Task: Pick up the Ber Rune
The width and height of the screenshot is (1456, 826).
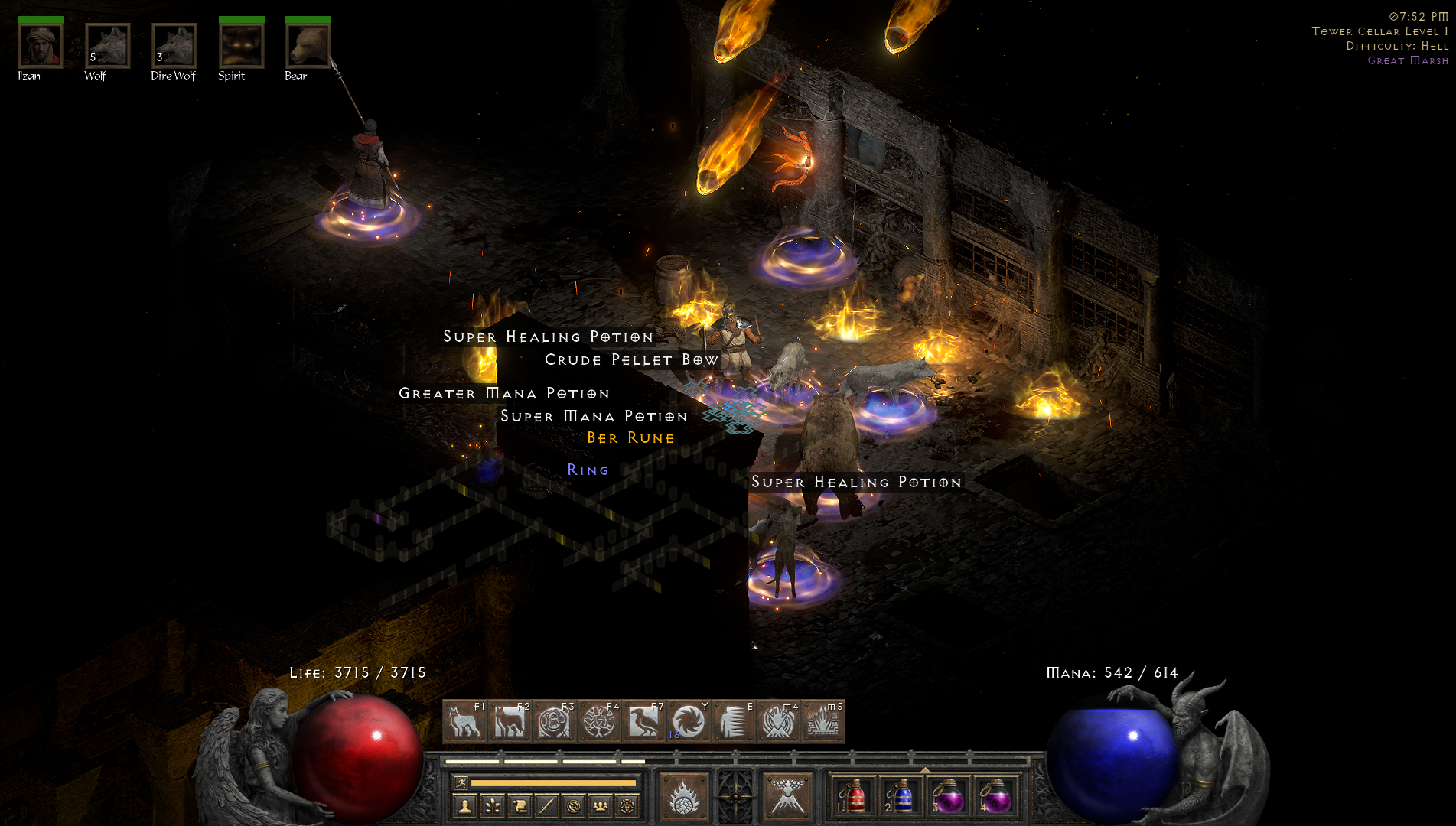Action: coord(629,437)
